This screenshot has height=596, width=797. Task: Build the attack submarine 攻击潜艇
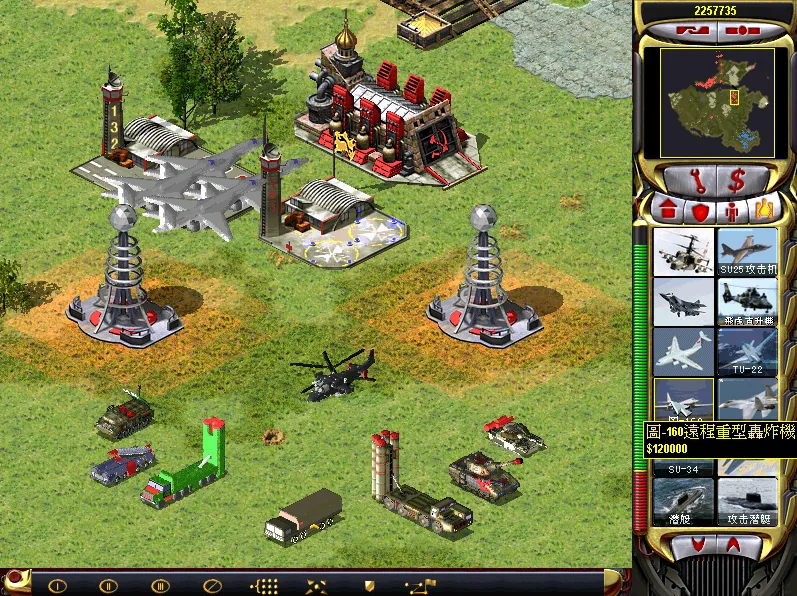point(747,502)
